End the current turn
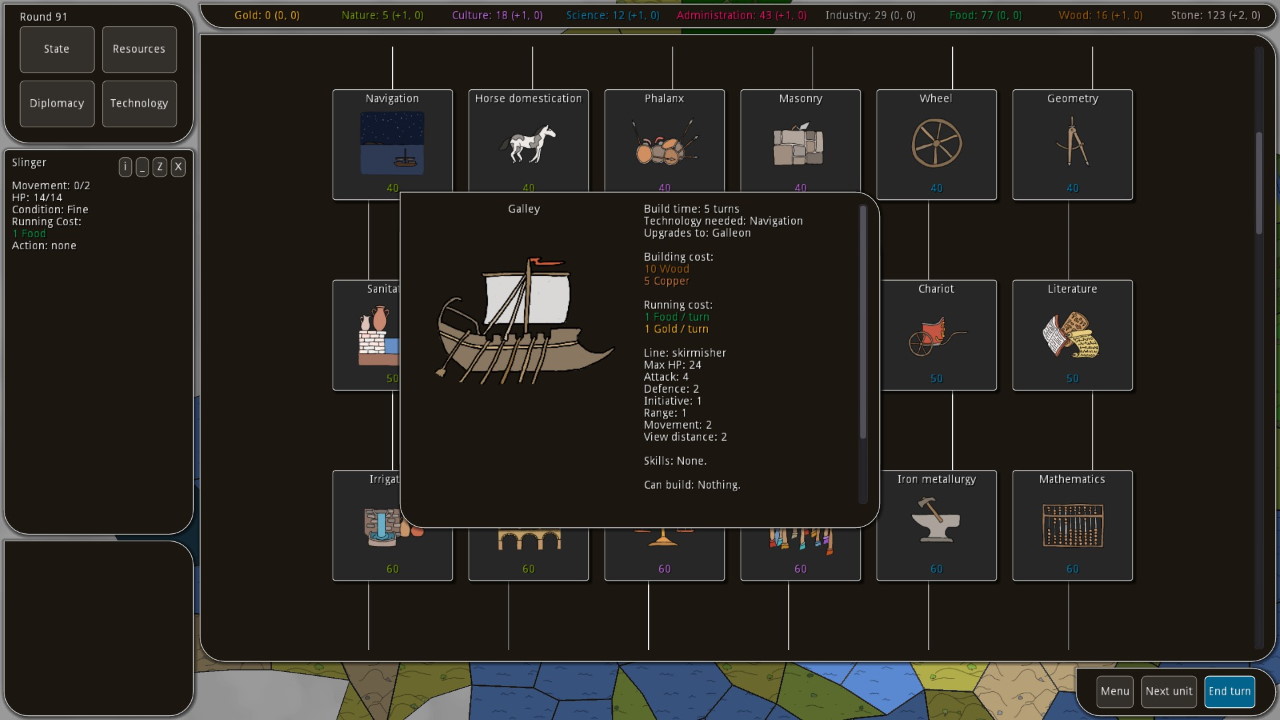1280x720 pixels. pos(1229,691)
